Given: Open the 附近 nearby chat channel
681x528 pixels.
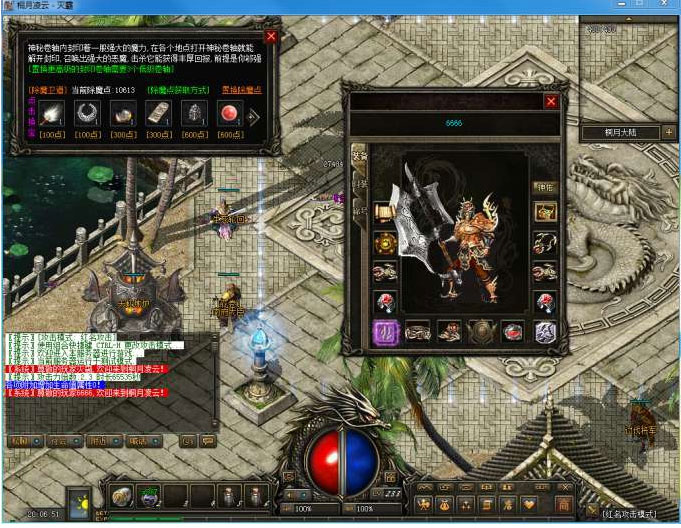Looking at the screenshot, I should coord(98,440).
